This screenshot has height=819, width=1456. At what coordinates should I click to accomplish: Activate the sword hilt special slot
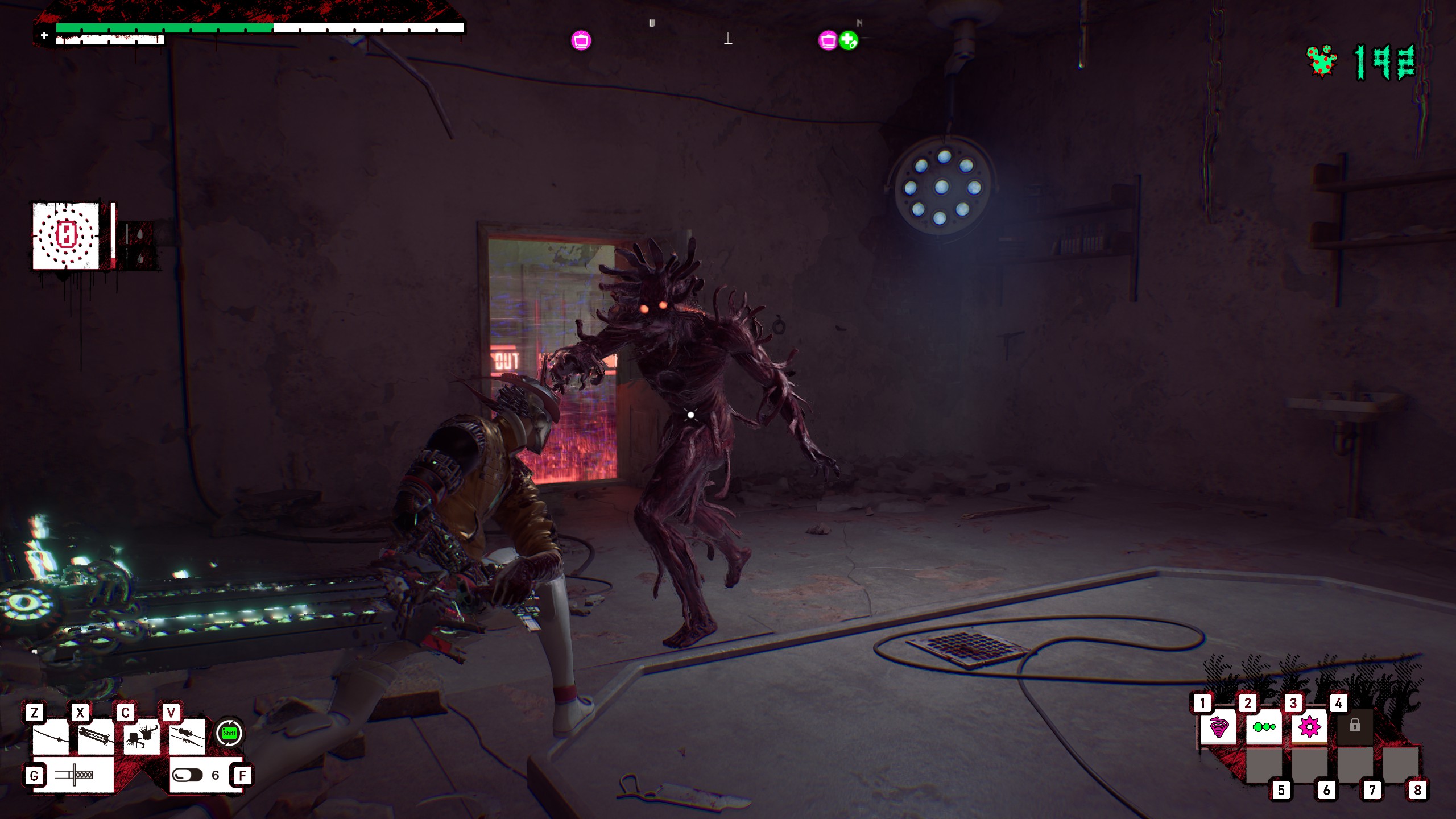point(74,775)
